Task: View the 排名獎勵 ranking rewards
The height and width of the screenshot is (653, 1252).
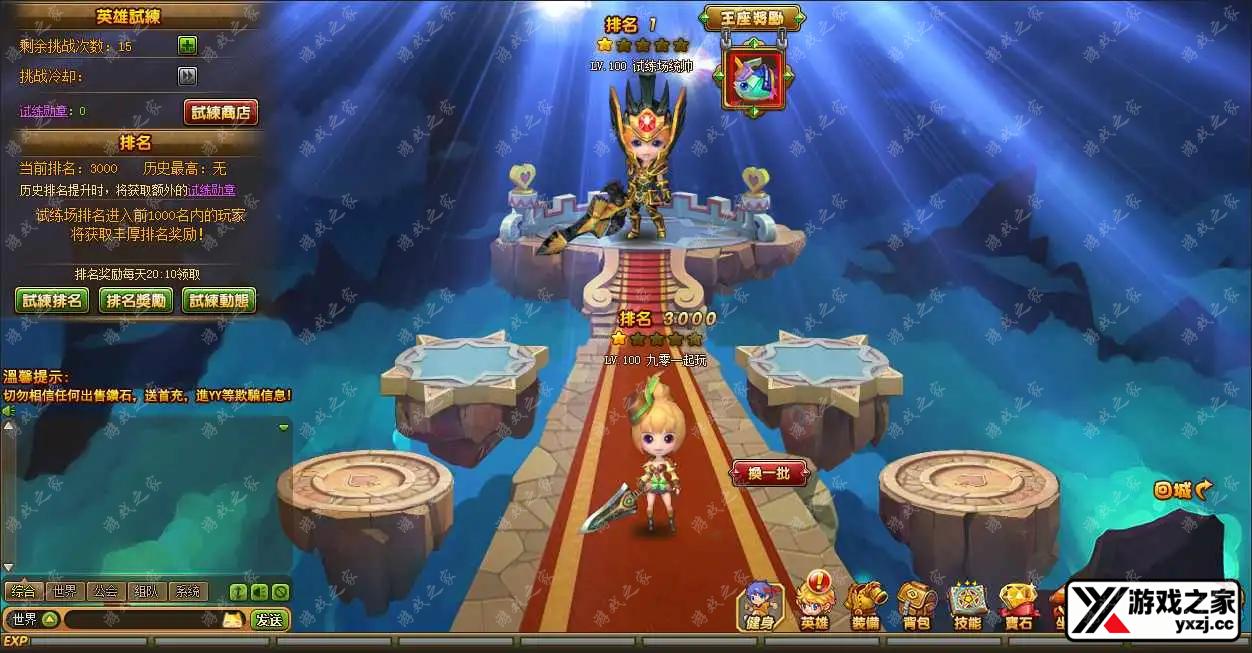Action: [136, 300]
